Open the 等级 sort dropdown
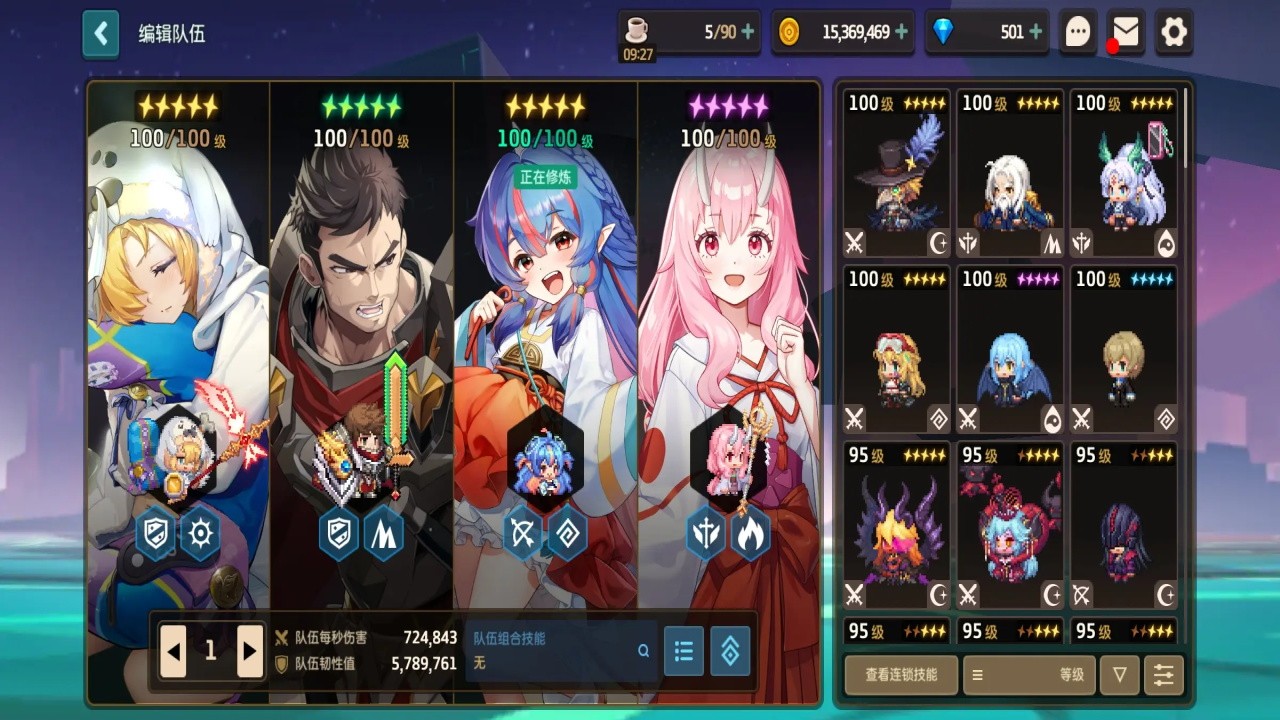The image size is (1280, 720). click(1070, 676)
